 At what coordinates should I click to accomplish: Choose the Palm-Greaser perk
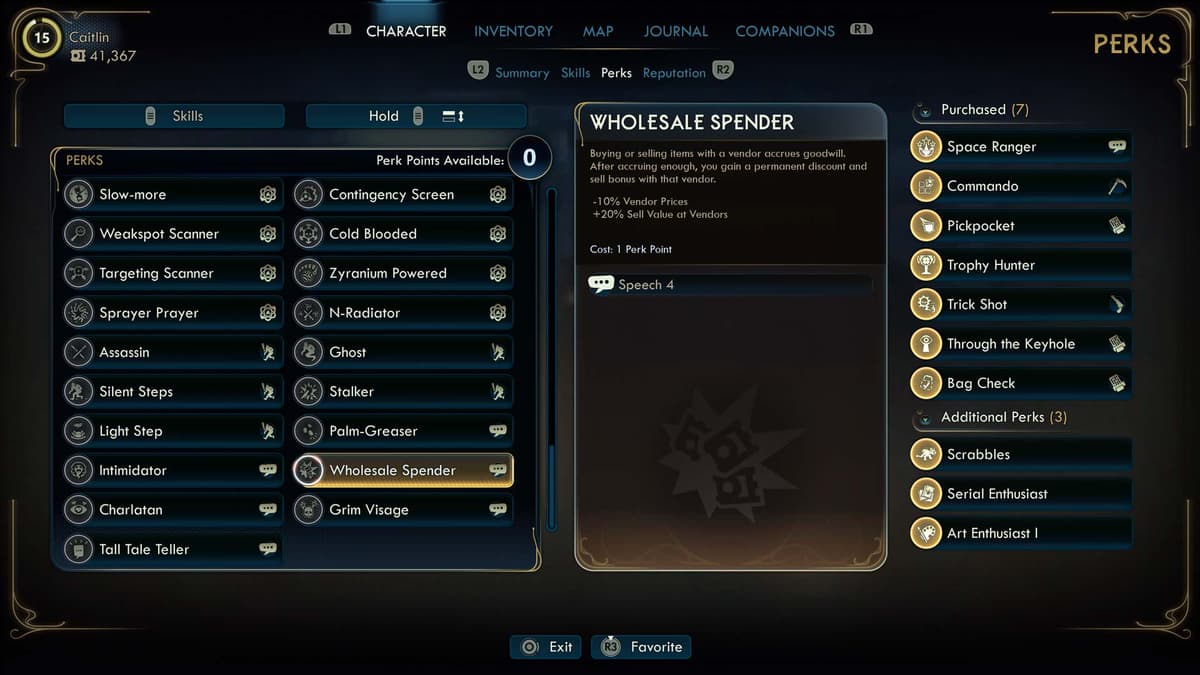402,431
